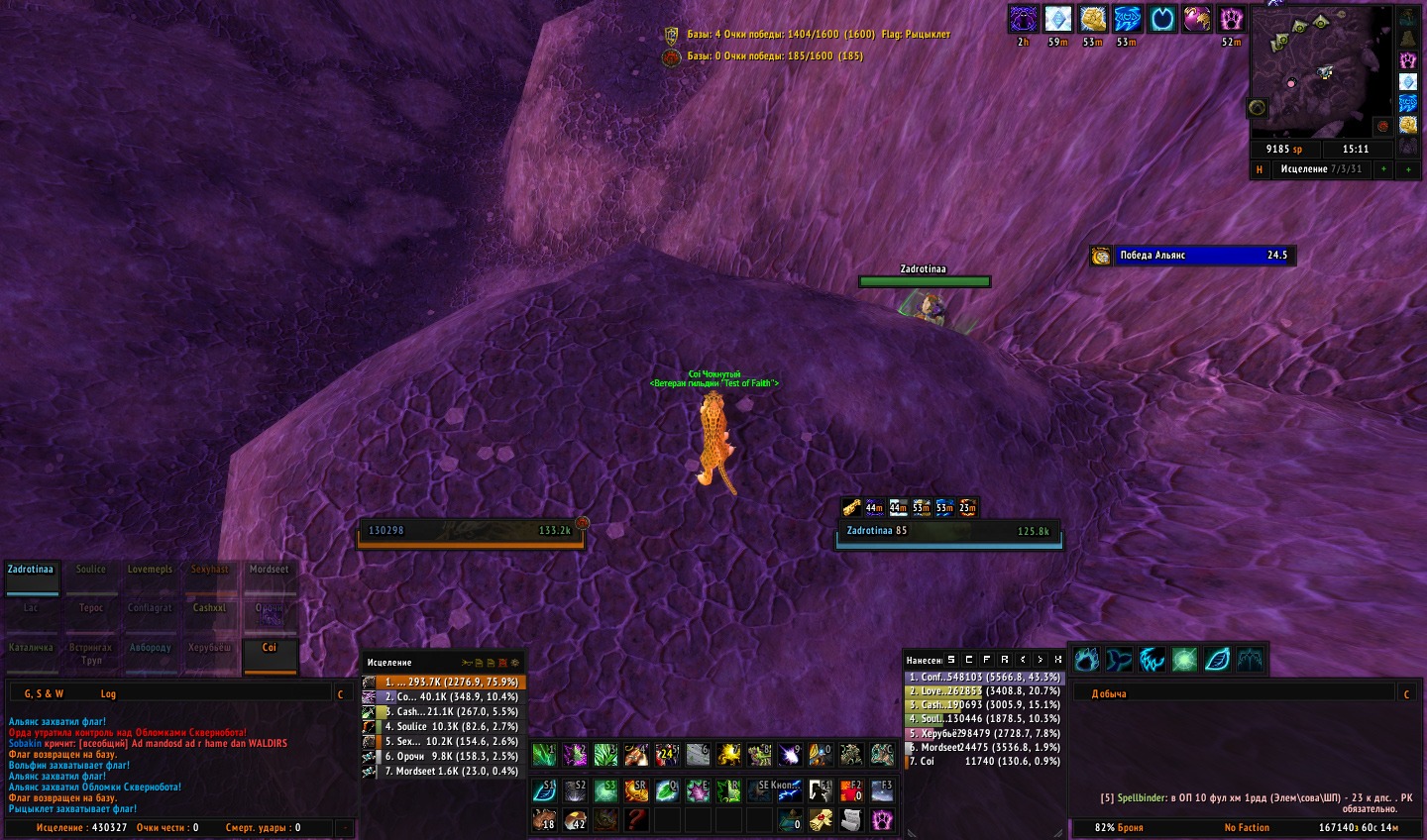Select Zadrotinaa in the raid frames
The height and width of the screenshot is (840, 1427).
32,577
